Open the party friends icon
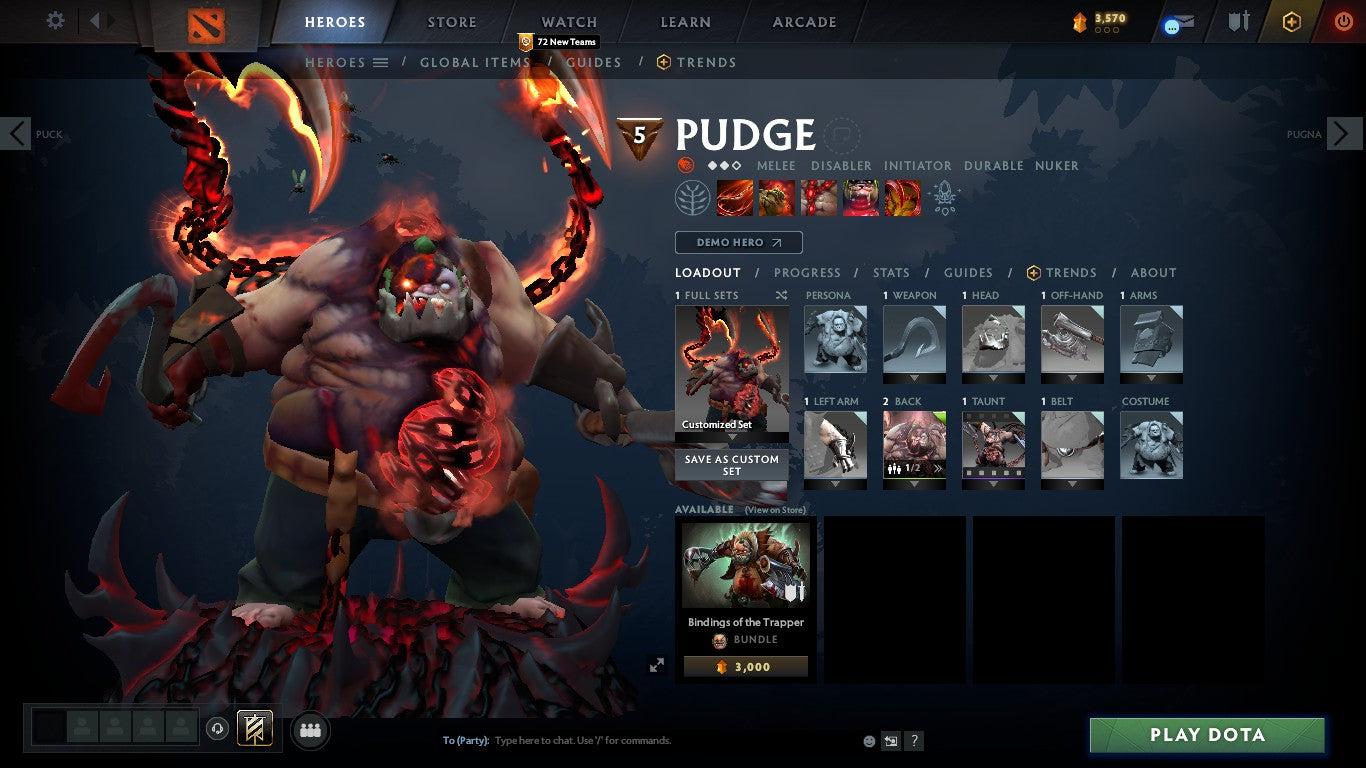Image resolution: width=1366 pixels, height=768 pixels. click(x=311, y=730)
